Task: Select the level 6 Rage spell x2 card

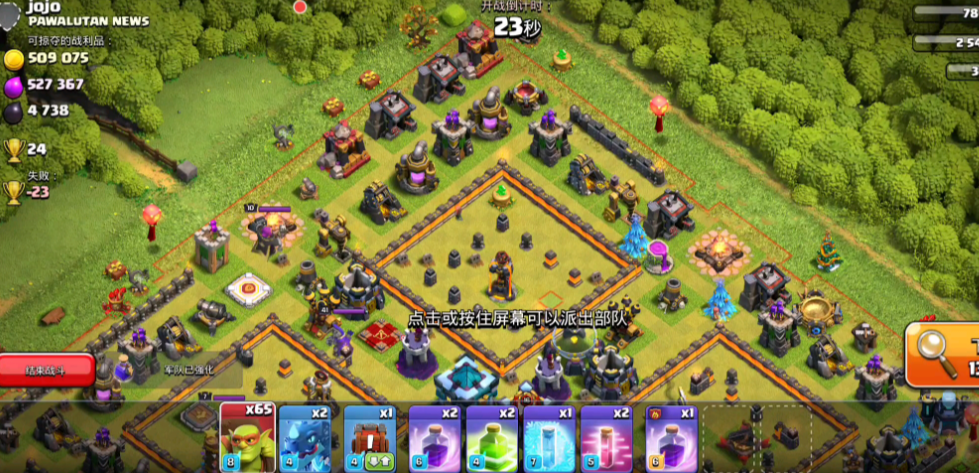Action: (x=433, y=438)
